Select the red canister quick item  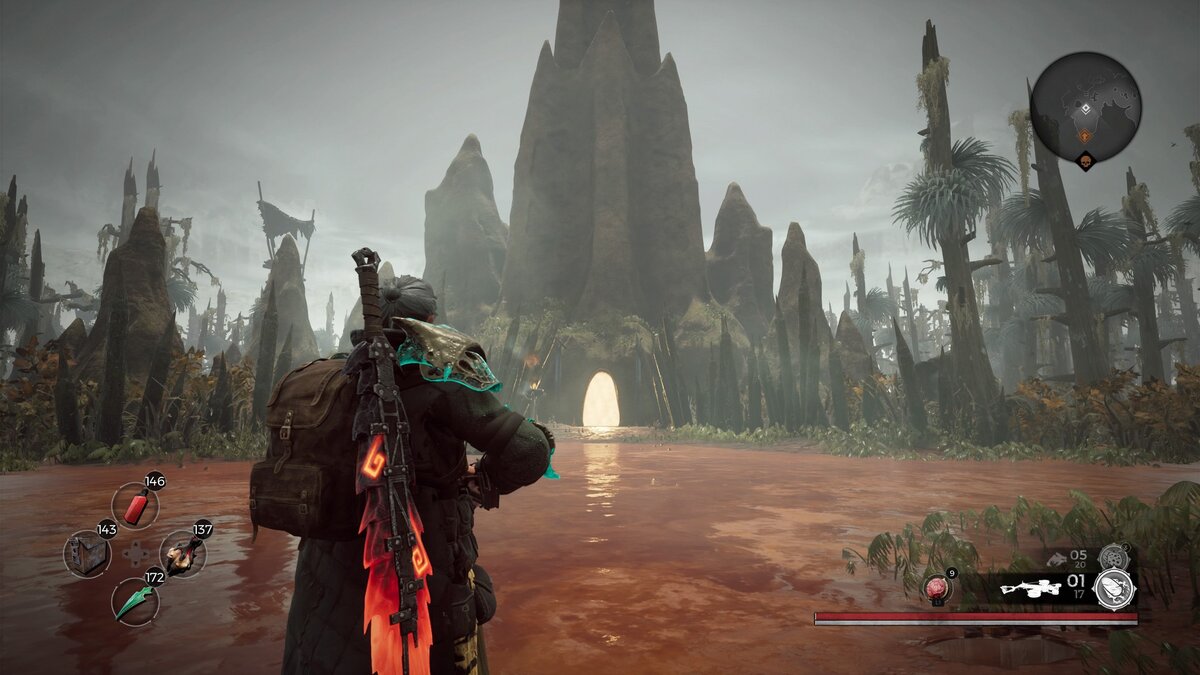(134, 505)
